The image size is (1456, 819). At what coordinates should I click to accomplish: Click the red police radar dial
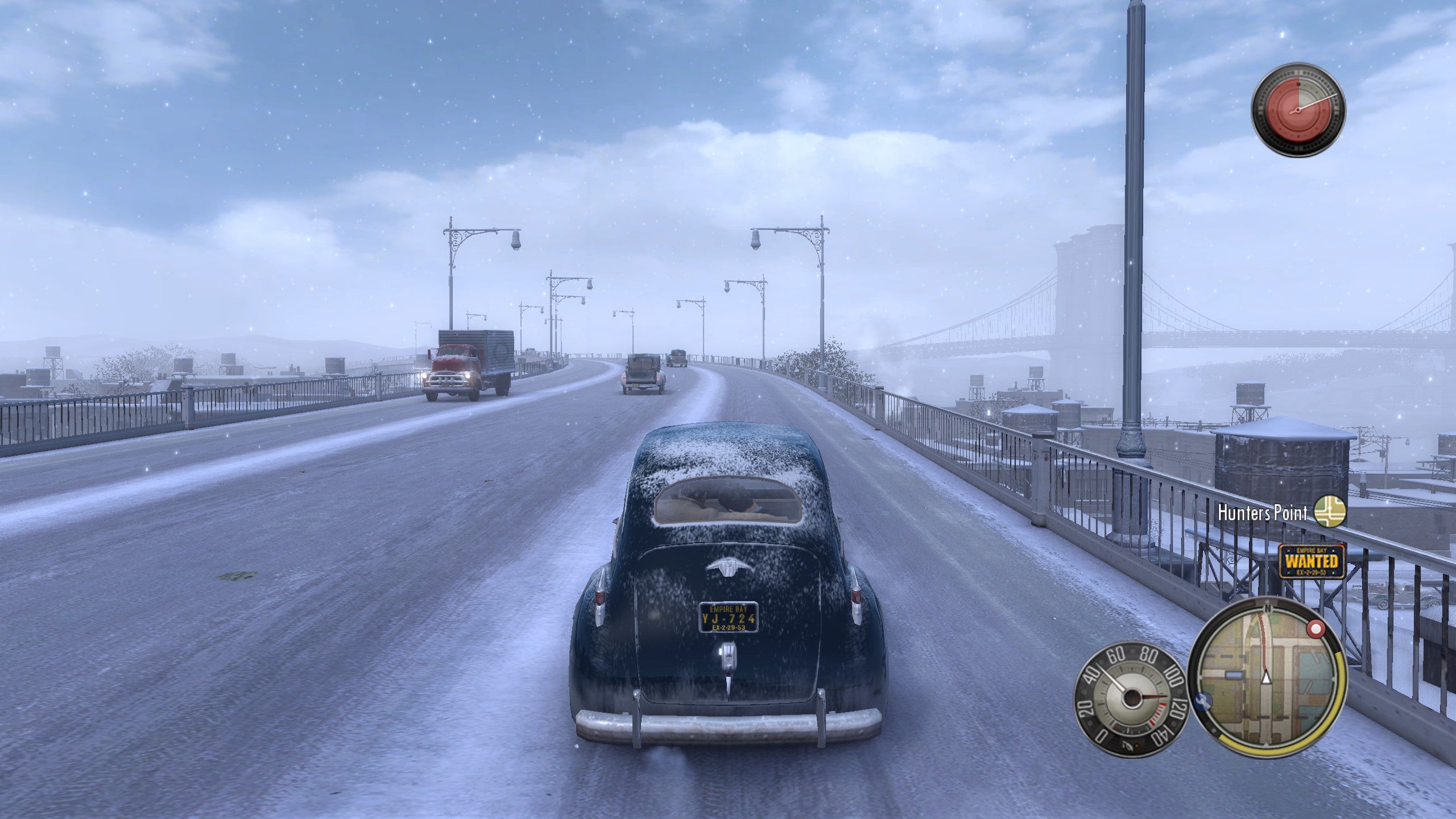click(x=1297, y=110)
